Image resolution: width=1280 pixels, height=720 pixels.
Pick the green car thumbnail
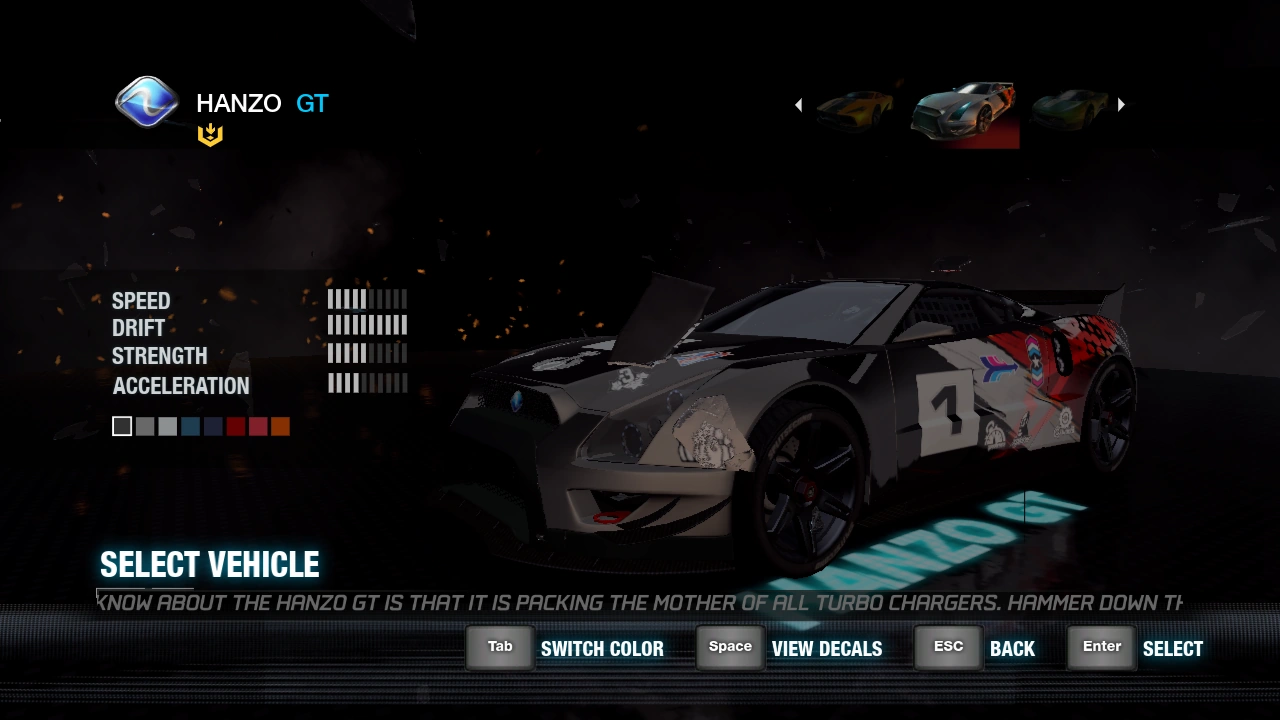tap(1070, 107)
